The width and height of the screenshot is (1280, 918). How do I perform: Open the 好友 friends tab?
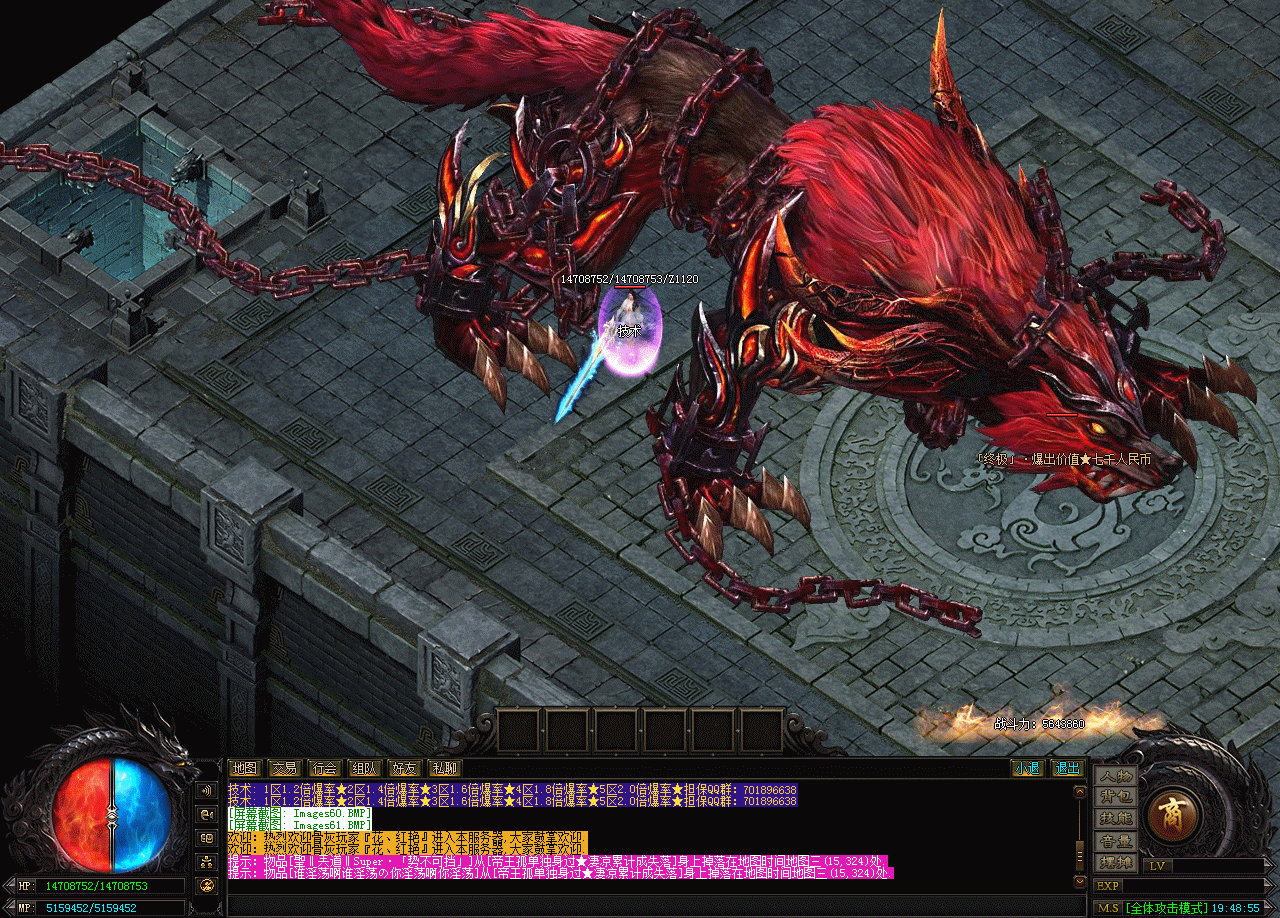(x=404, y=768)
